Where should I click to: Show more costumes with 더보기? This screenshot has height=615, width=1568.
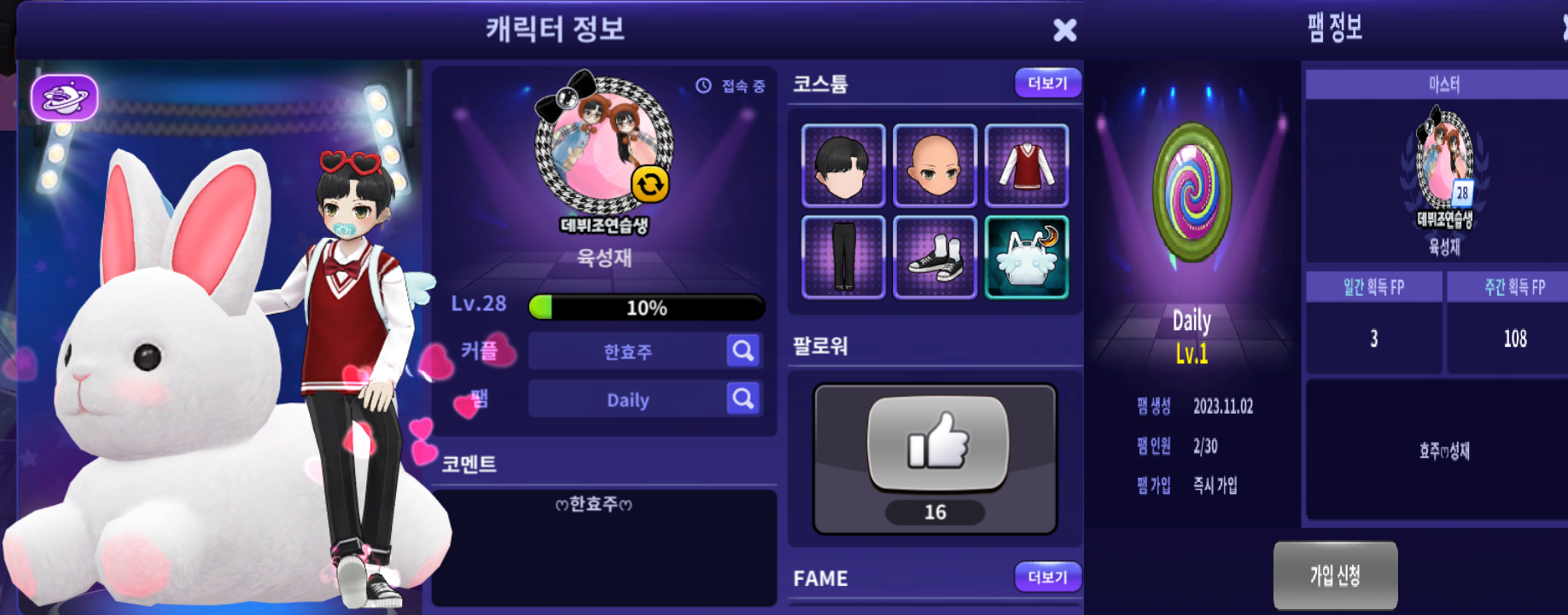pos(1047,84)
